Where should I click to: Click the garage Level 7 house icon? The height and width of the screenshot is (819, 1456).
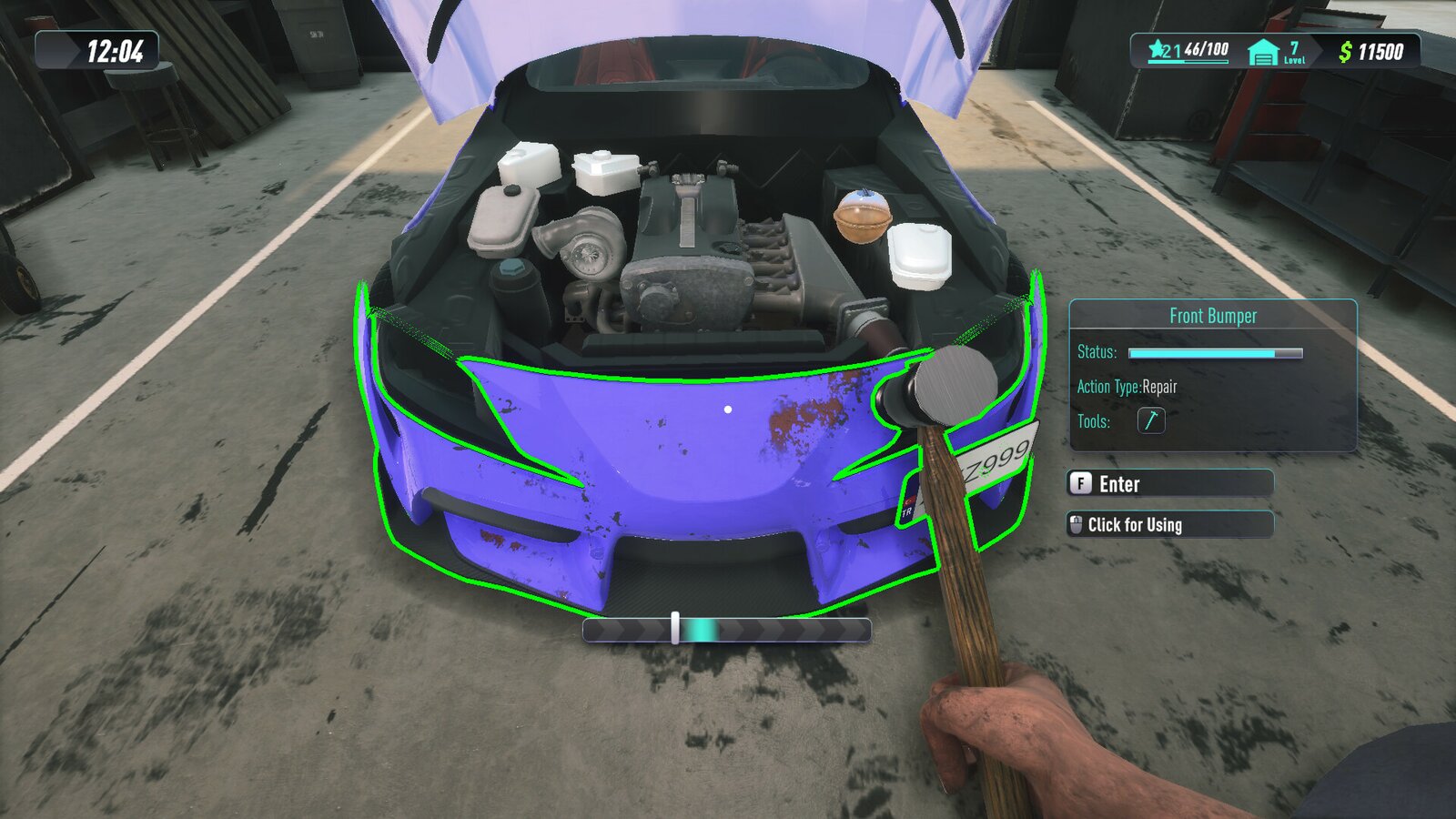tap(1265, 52)
